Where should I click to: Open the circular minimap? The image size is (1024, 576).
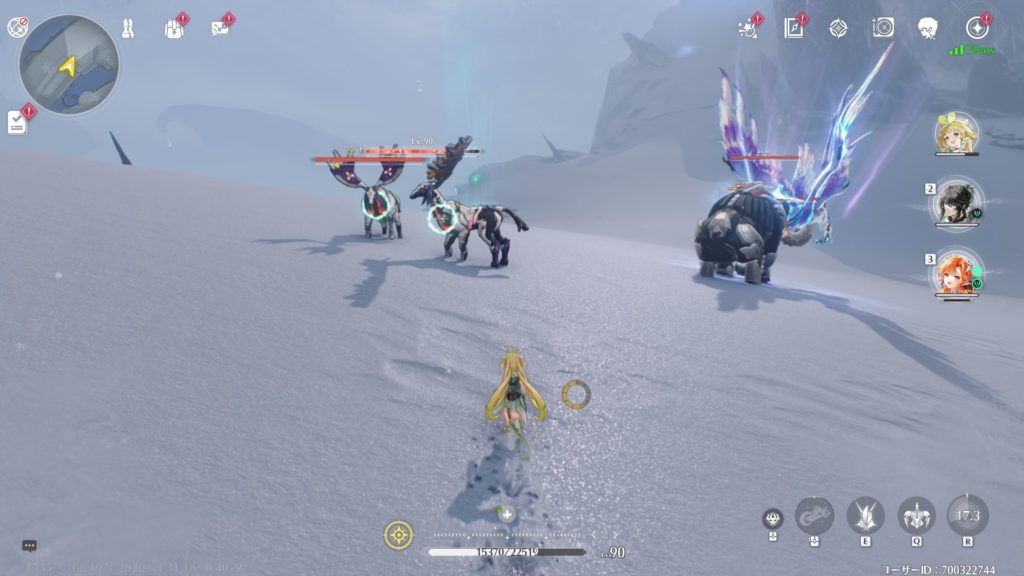pyautogui.click(x=68, y=65)
